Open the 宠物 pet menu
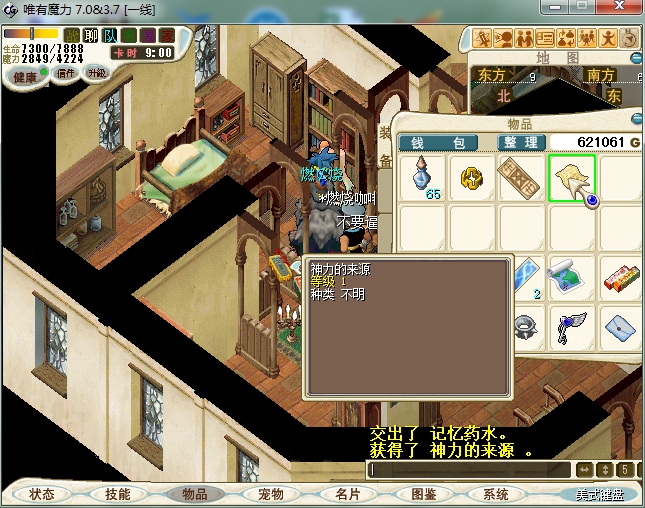645x508 pixels. click(271, 494)
